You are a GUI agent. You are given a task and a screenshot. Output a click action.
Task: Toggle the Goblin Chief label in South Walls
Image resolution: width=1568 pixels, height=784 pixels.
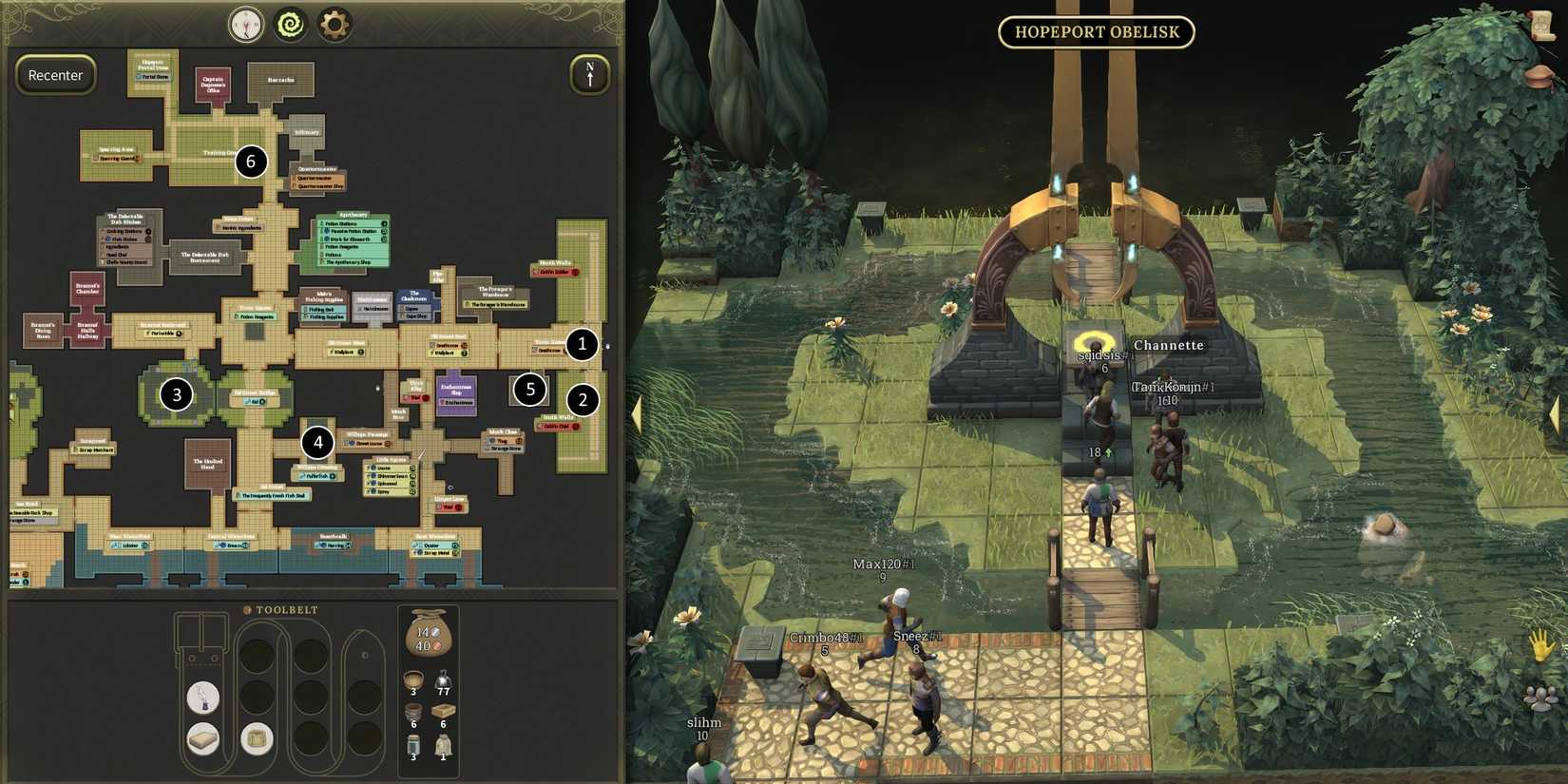pos(557,428)
